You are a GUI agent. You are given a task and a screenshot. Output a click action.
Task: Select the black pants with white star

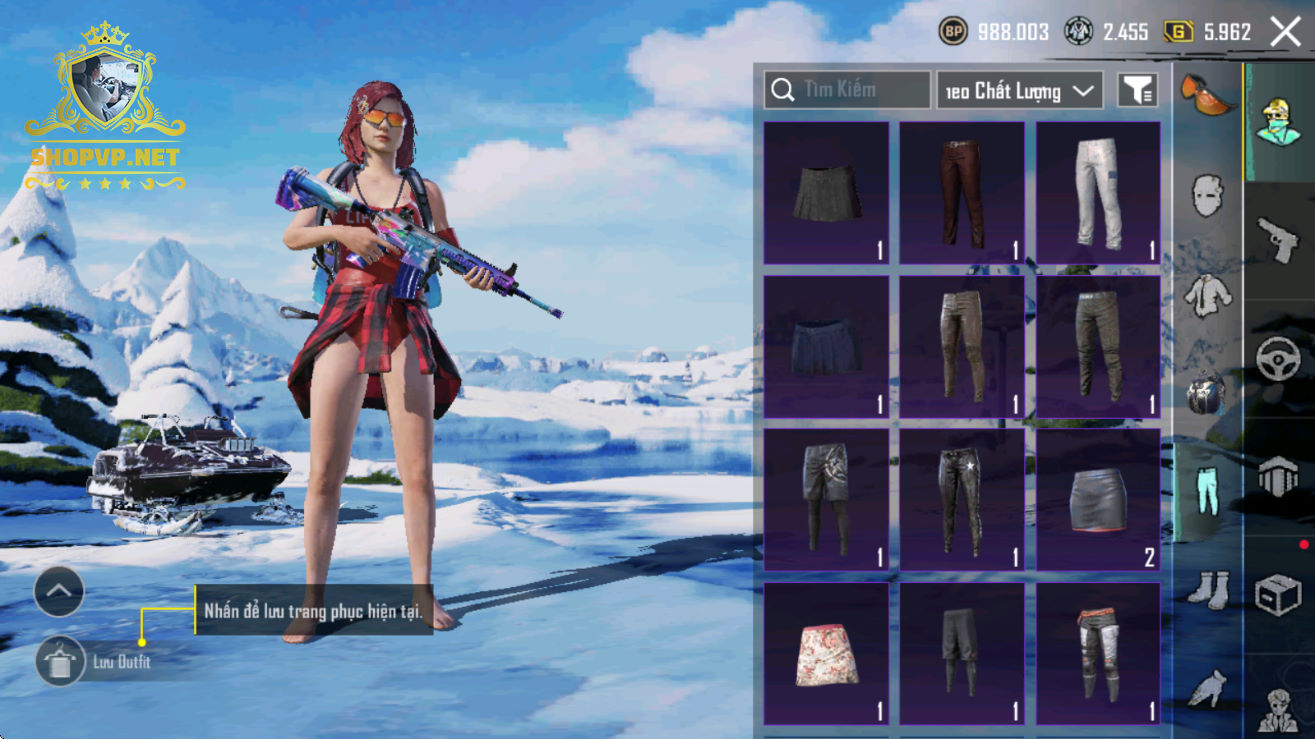point(961,500)
